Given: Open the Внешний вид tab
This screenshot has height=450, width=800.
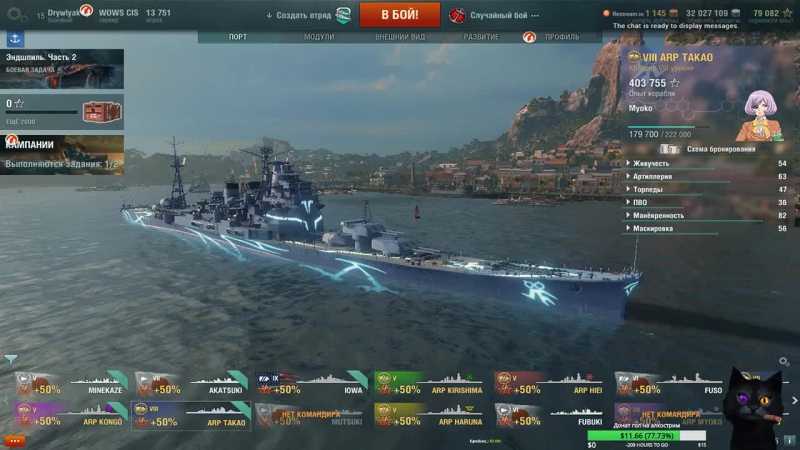Looking at the screenshot, I should tap(400, 37).
